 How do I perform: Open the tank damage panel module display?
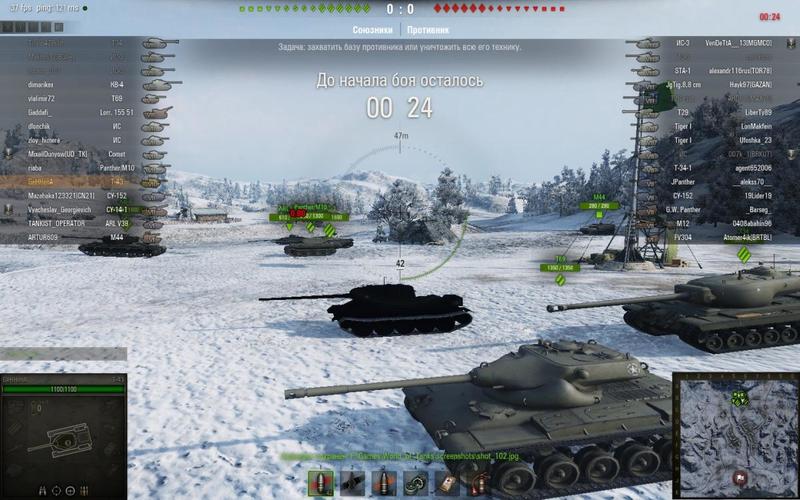click(x=63, y=440)
